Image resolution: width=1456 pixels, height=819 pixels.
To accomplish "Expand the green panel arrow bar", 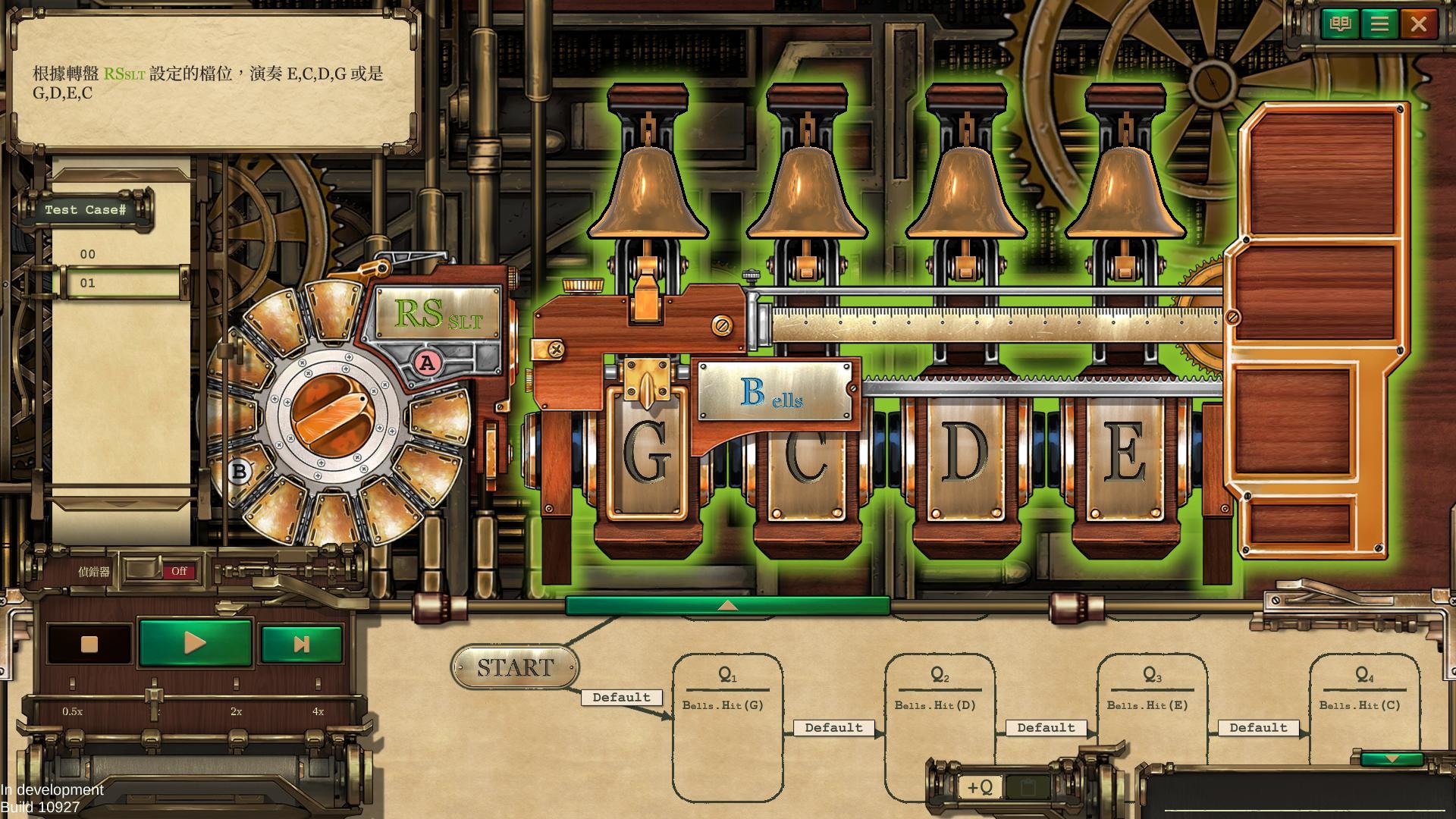I will coord(727,605).
